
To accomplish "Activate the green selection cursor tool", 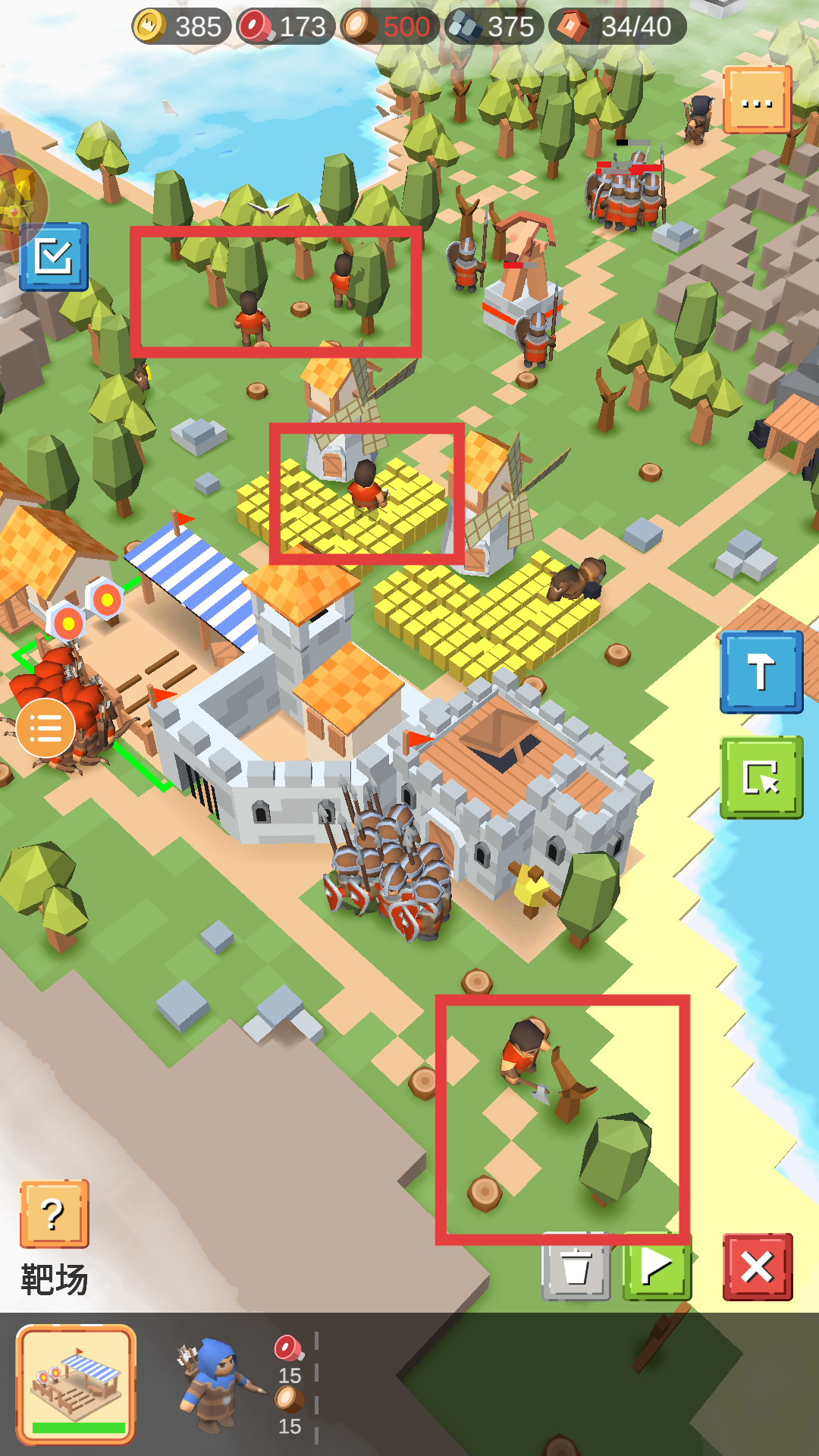I will (761, 777).
